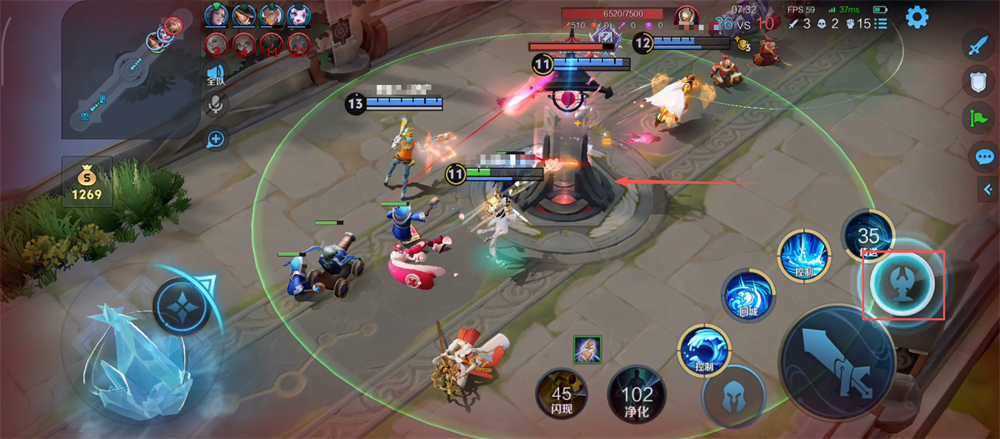1000x439 pixels.
Task: Use the small square equipment active icon
Action: tap(587, 350)
